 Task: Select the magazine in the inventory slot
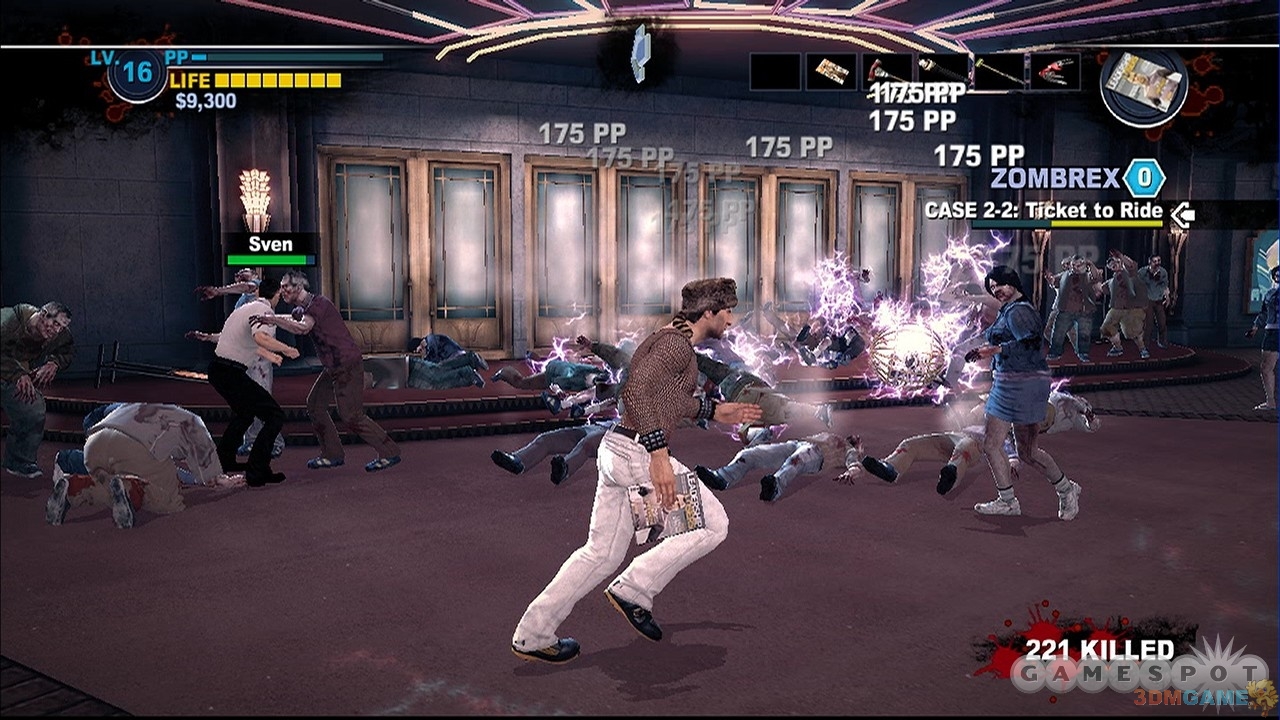coord(831,71)
